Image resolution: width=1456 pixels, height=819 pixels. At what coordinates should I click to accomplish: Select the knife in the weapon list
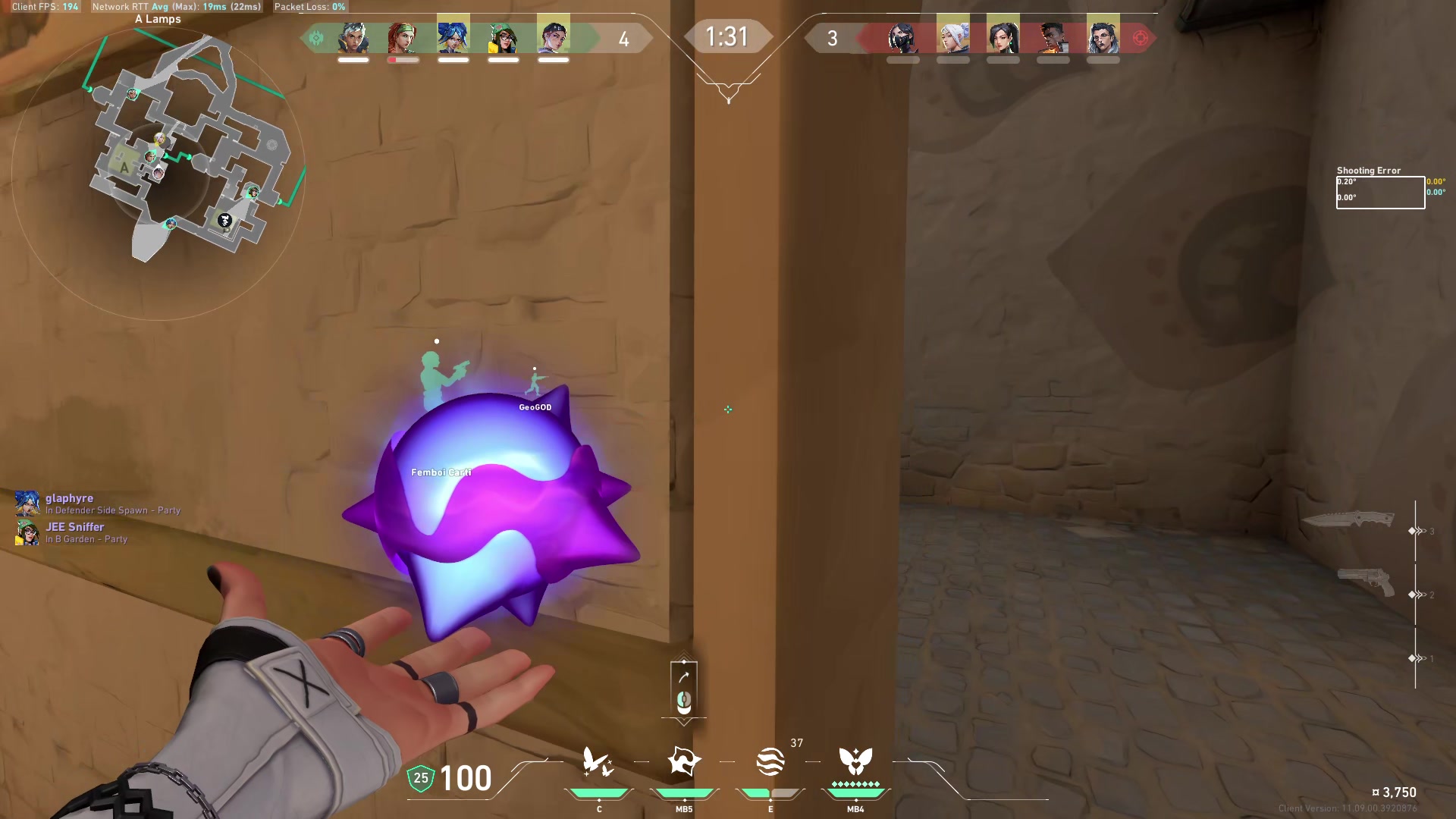[x=1348, y=519]
